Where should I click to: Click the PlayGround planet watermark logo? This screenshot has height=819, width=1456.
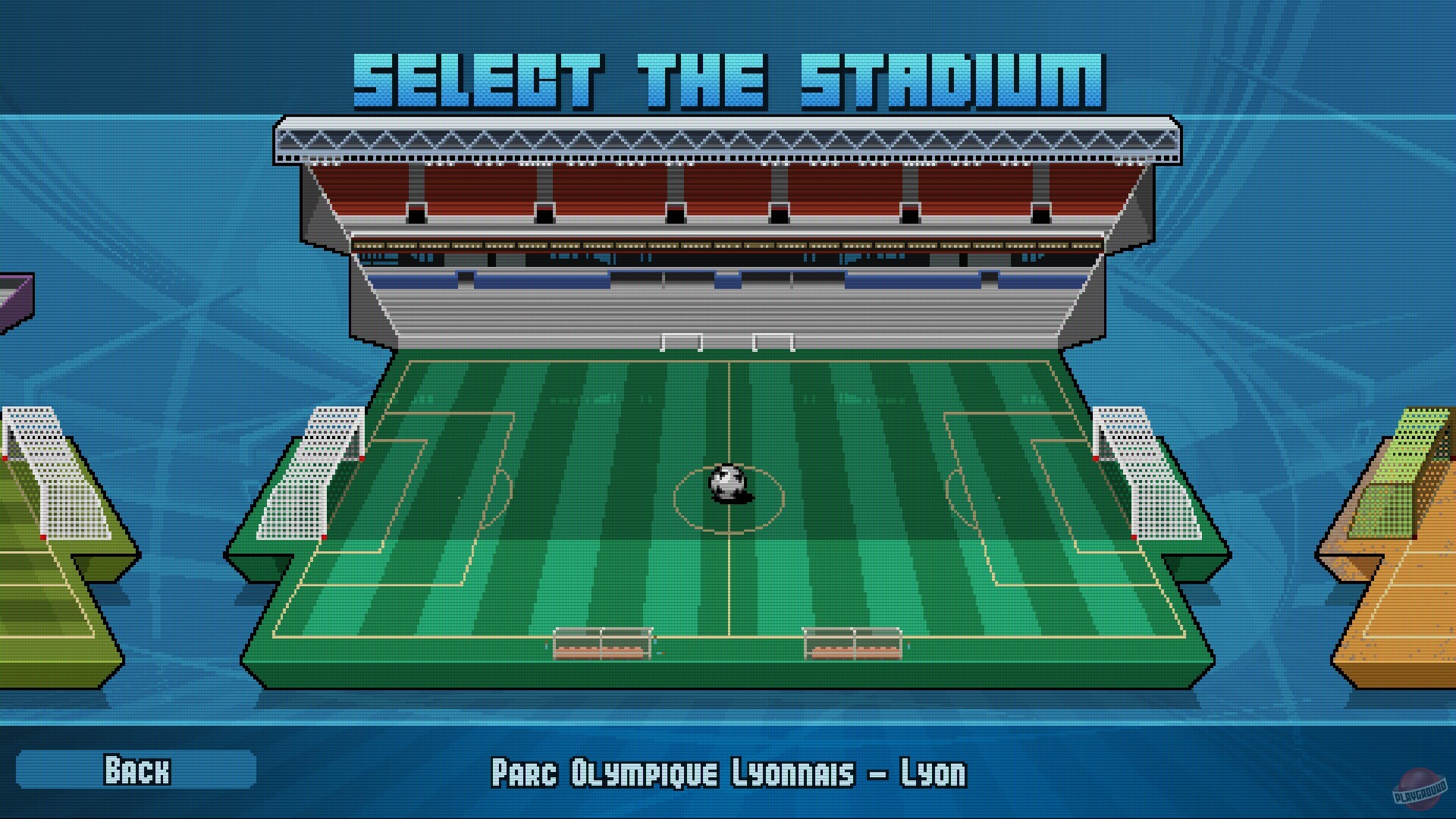pyautogui.click(x=1420, y=789)
